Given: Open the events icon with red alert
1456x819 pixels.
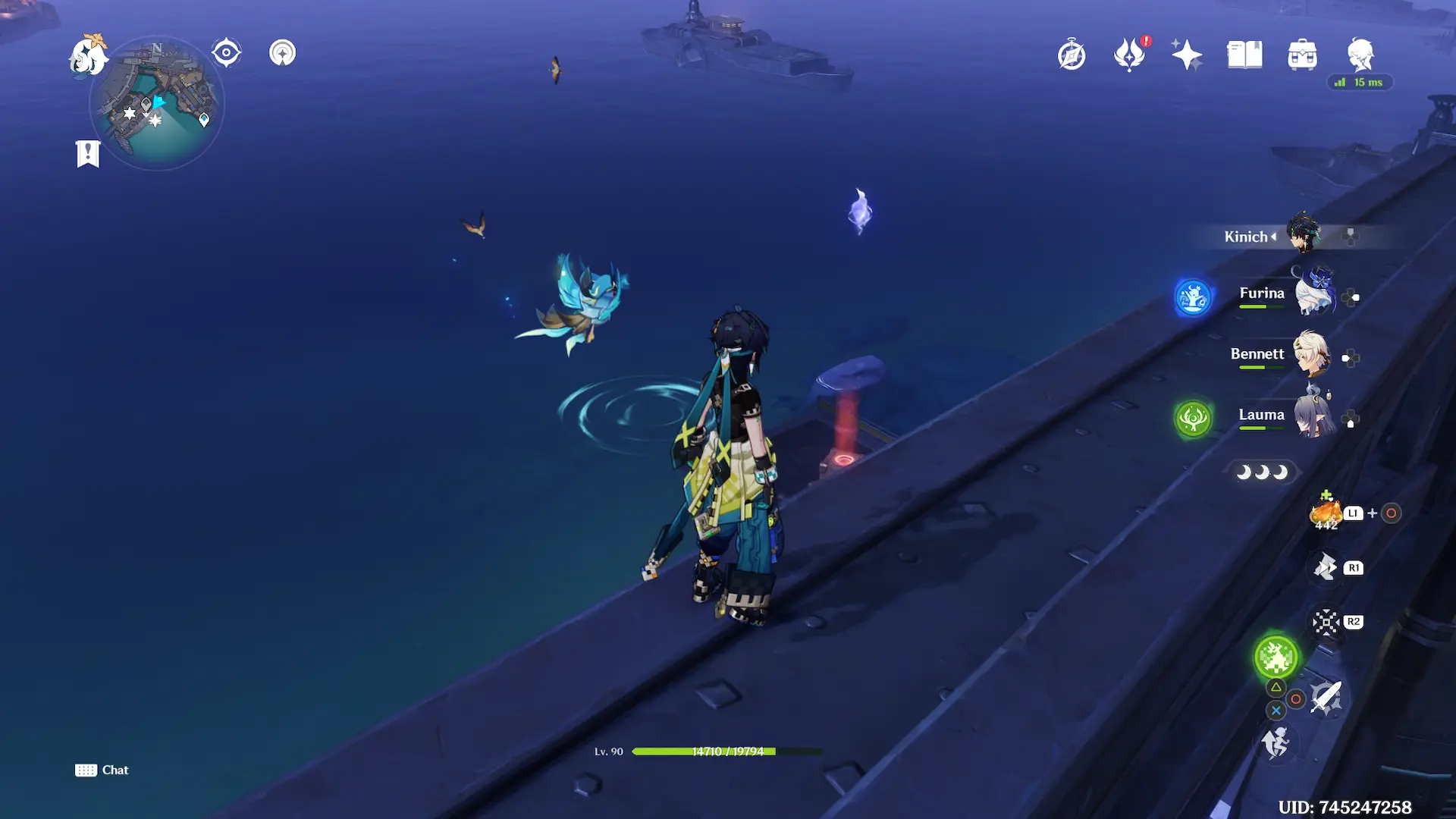Looking at the screenshot, I should [x=1129, y=55].
